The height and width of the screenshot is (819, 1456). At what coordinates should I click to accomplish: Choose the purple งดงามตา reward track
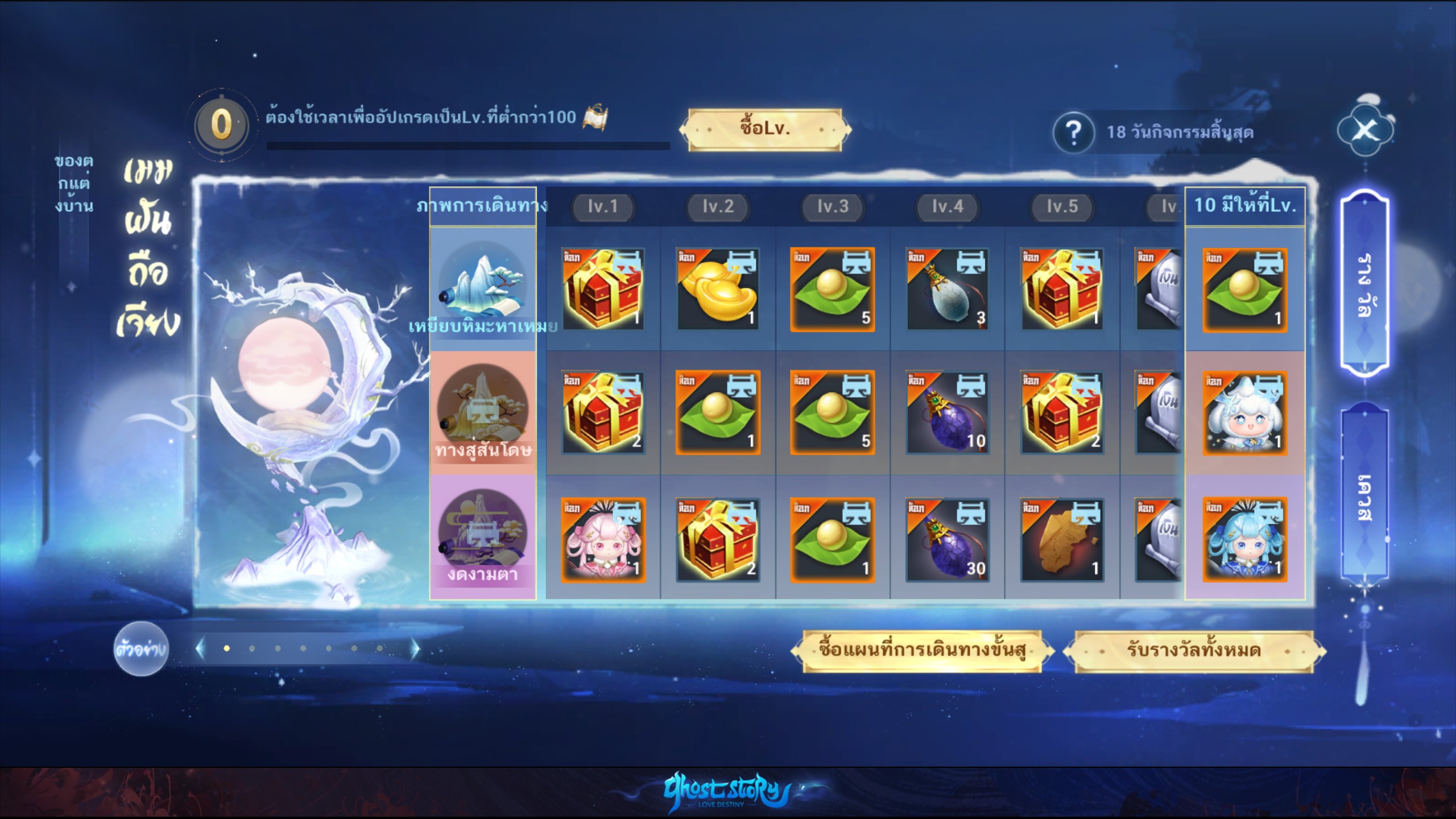[483, 537]
